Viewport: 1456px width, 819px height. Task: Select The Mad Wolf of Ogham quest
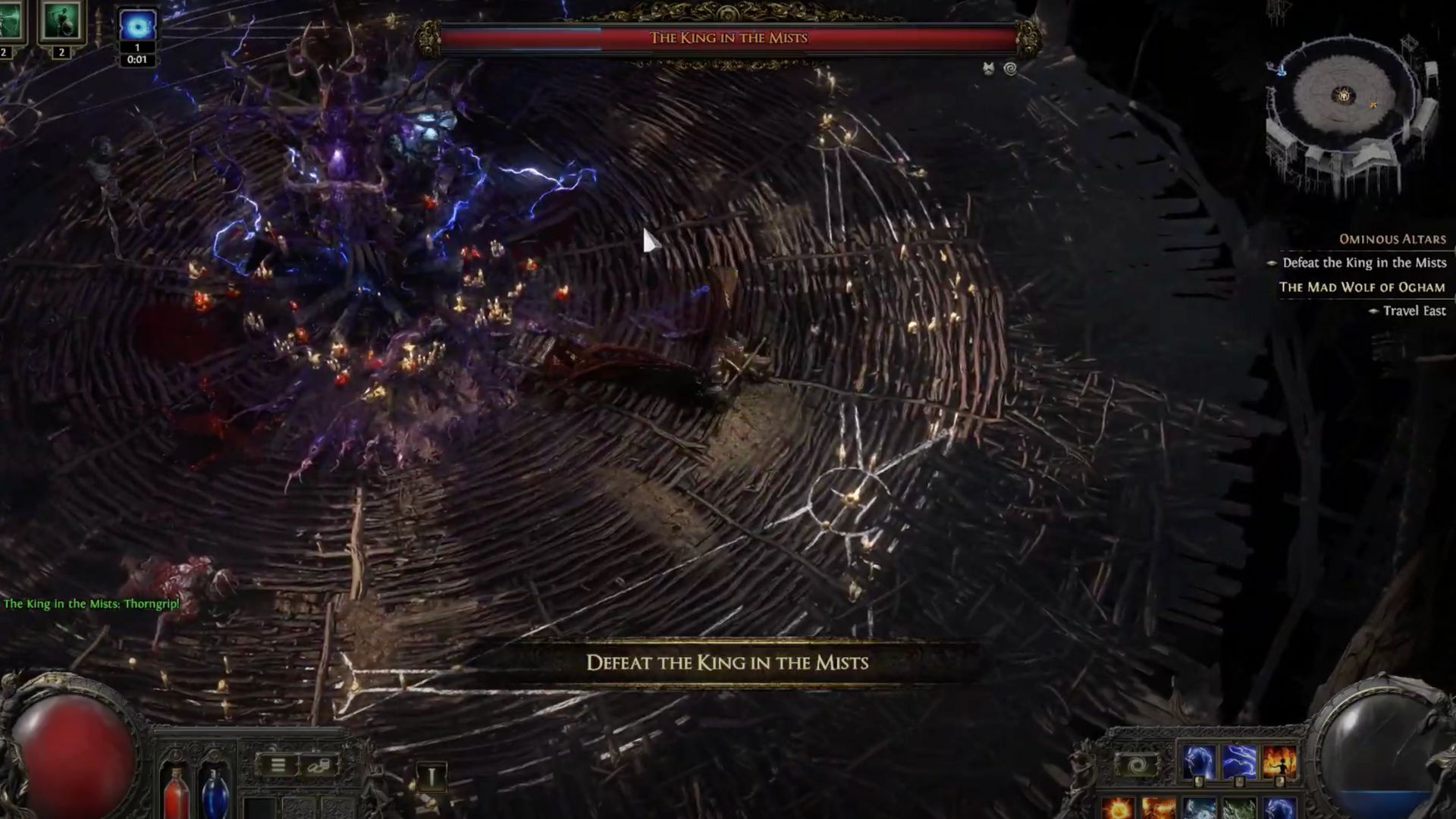tap(1361, 287)
